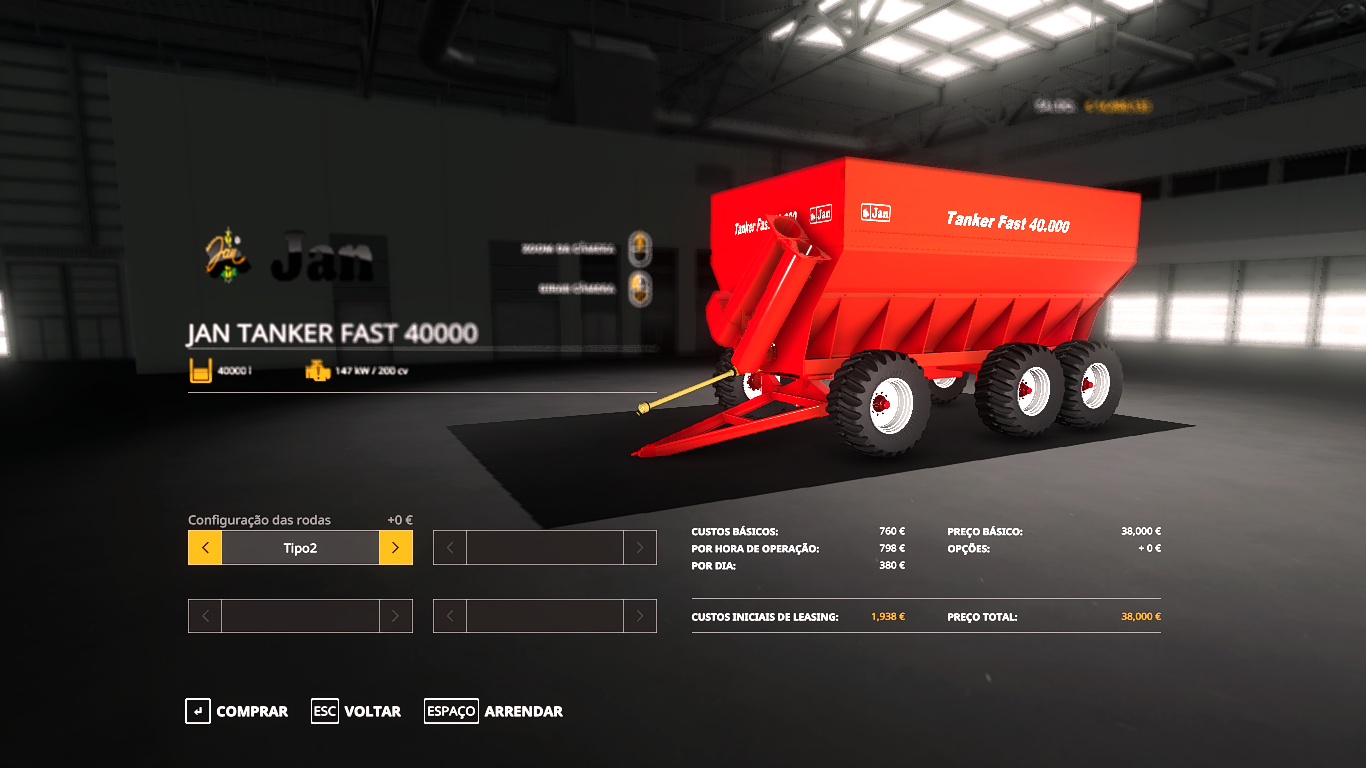Lease the trailer using ARRENDAR
Image resolution: width=1366 pixels, height=768 pixels.
[x=523, y=711]
